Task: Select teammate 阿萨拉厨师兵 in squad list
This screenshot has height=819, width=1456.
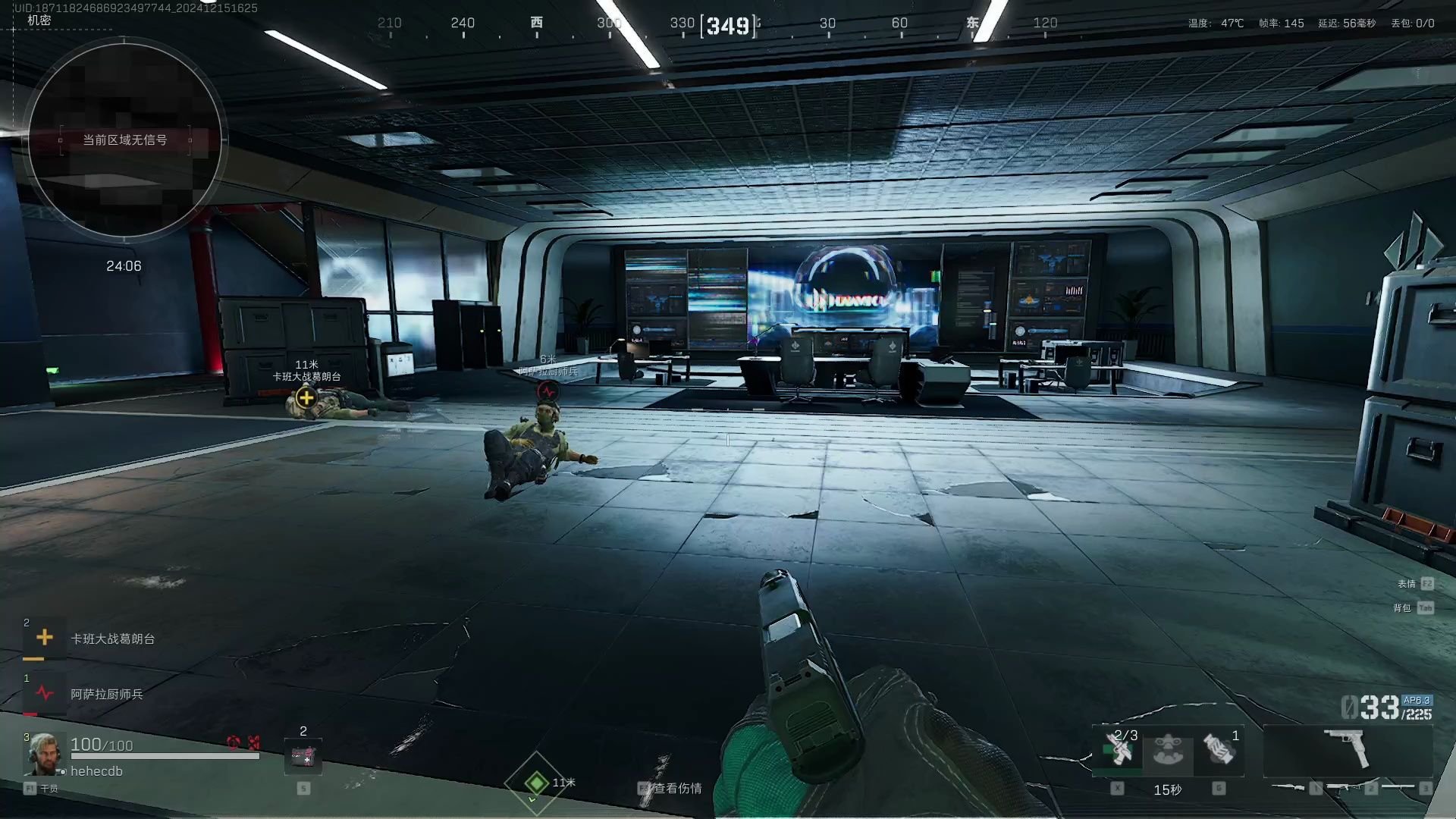Action: coord(106,694)
